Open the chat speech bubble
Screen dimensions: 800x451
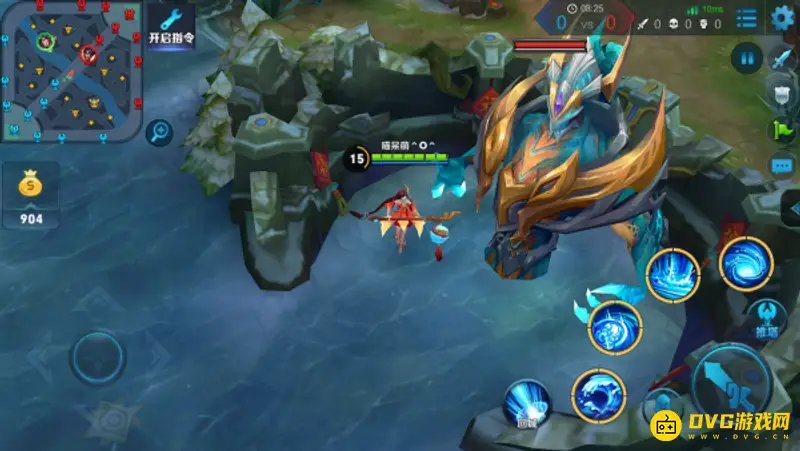781,165
